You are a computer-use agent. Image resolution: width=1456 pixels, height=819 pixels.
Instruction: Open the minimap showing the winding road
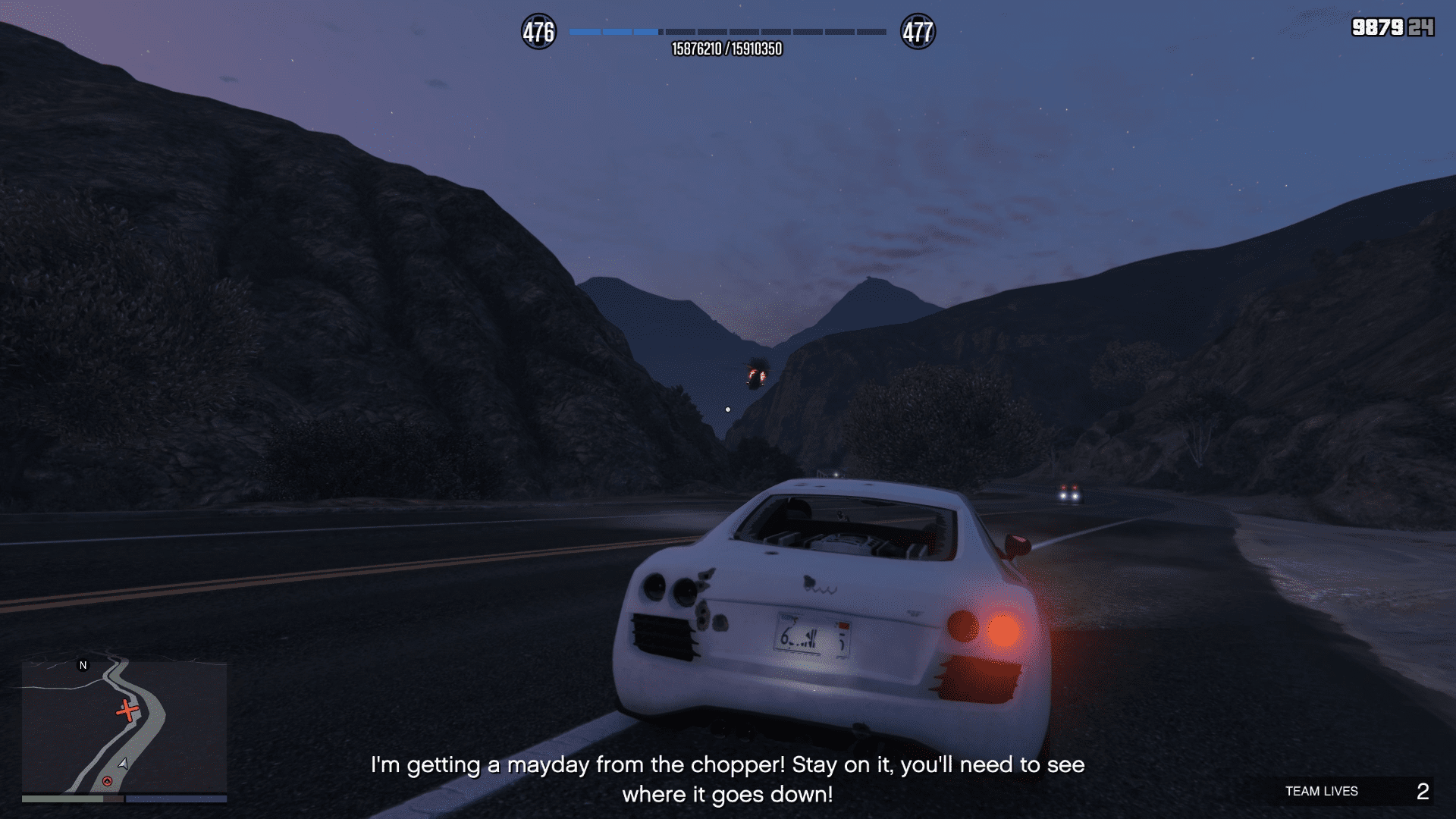pyautogui.click(x=124, y=726)
